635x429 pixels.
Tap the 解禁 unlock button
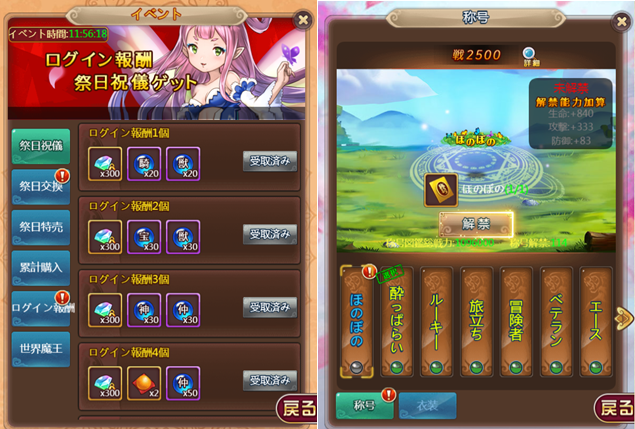pyautogui.click(x=476, y=223)
